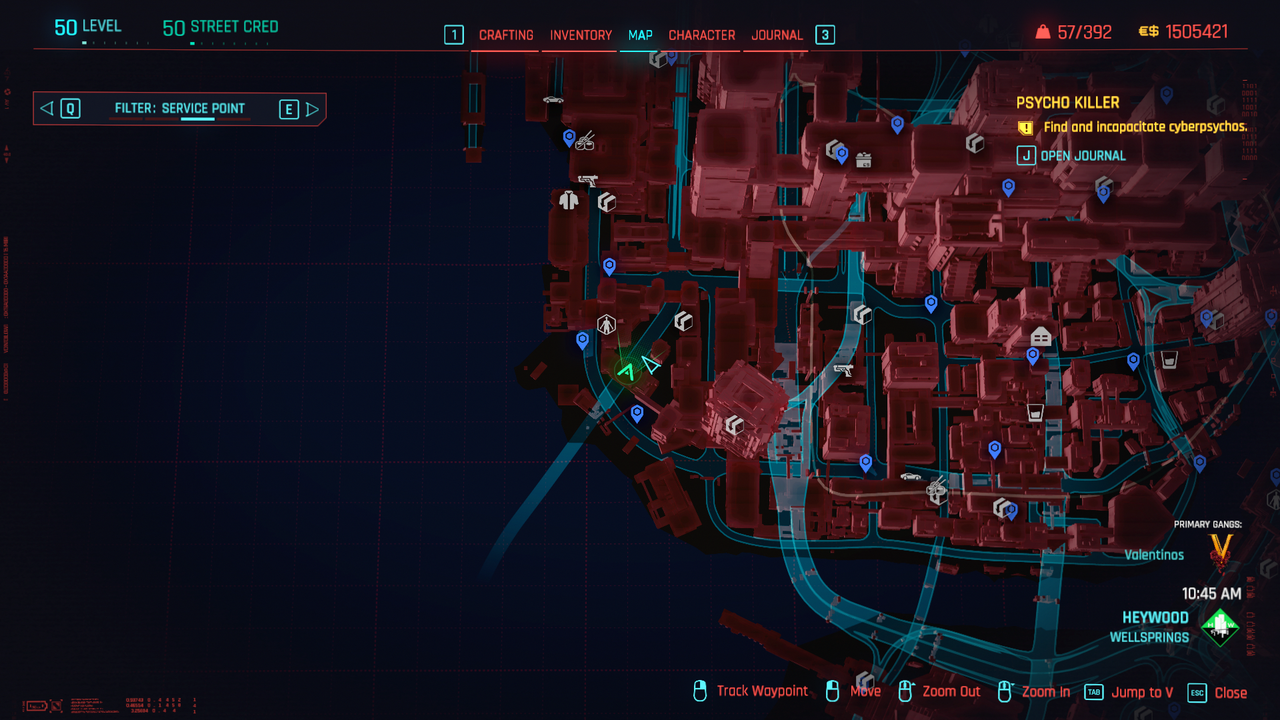Image resolution: width=1280 pixels, height=720 pixels.
Task: Choose the ripperdoc body-in-hexagon marker
Action: click(606, 324)
